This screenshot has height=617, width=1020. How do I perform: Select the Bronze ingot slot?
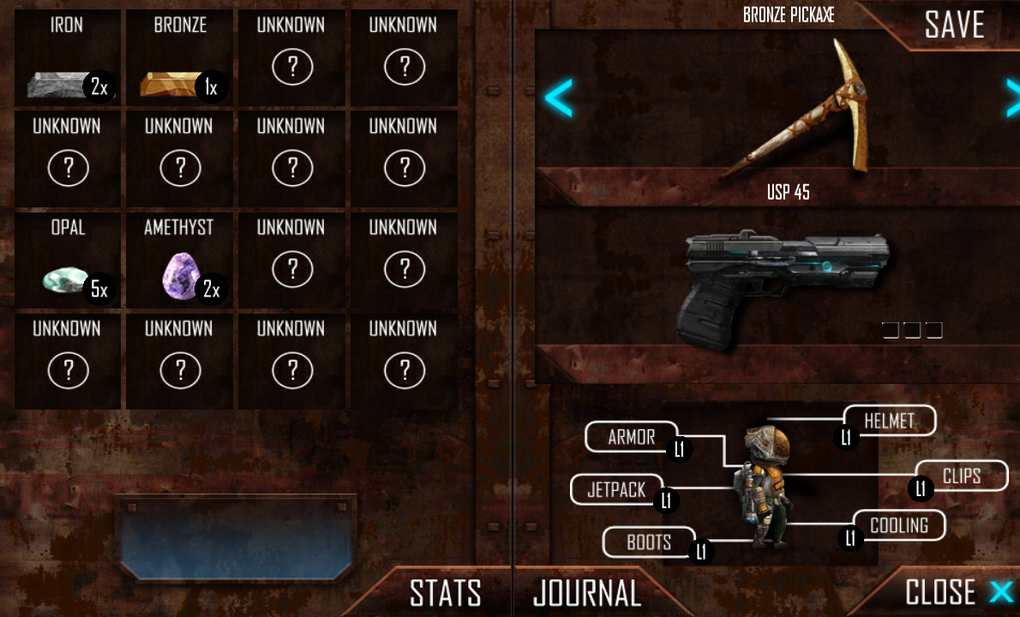click(180, 58)
